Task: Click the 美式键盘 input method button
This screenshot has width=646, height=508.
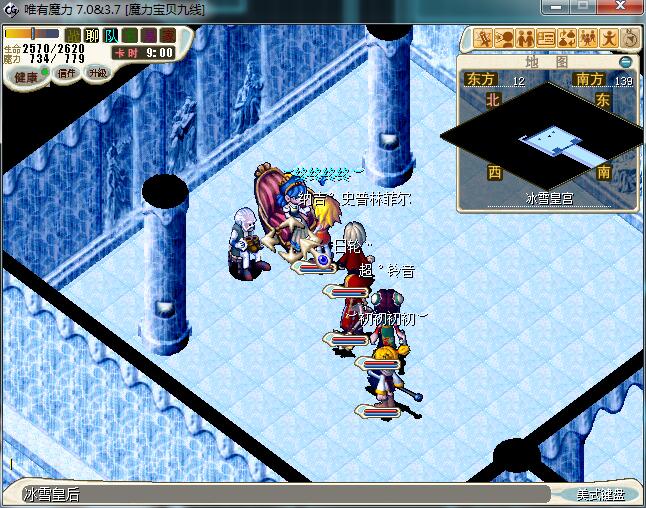Action: point(600,494)
